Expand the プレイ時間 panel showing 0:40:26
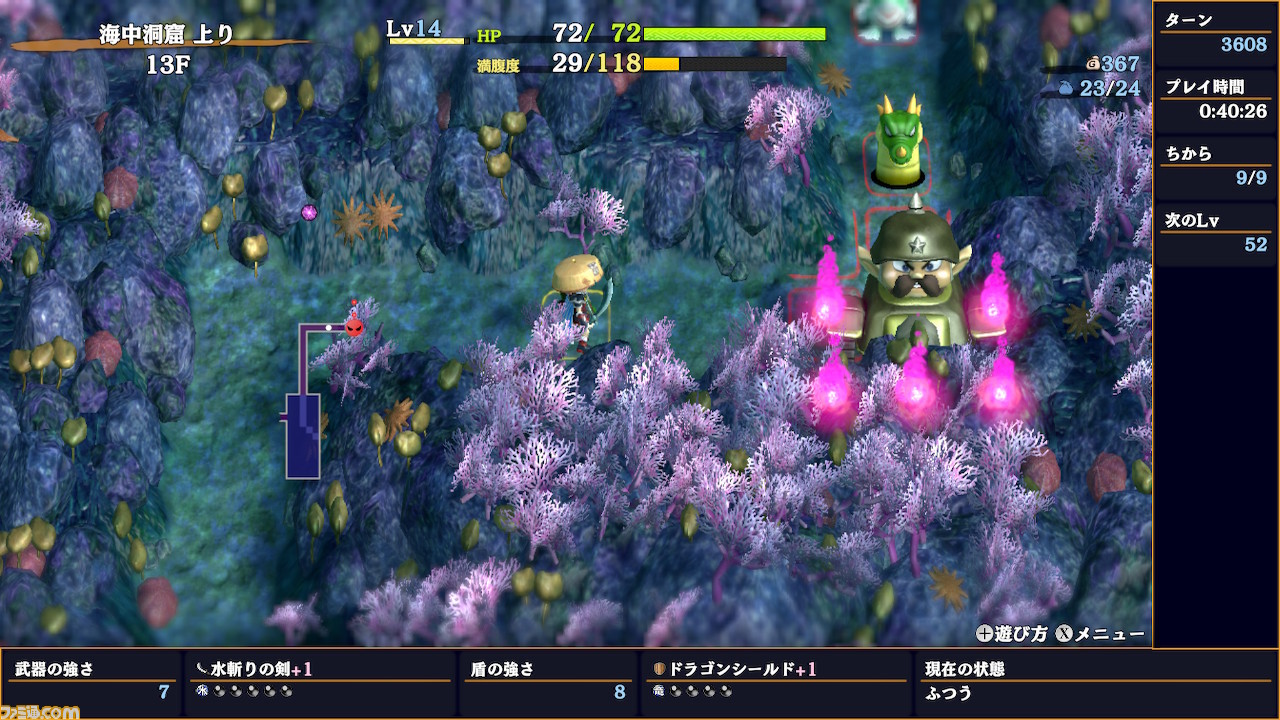Image resolution: width=1280 pixels, height=720 pixels. coord(1216,100)
